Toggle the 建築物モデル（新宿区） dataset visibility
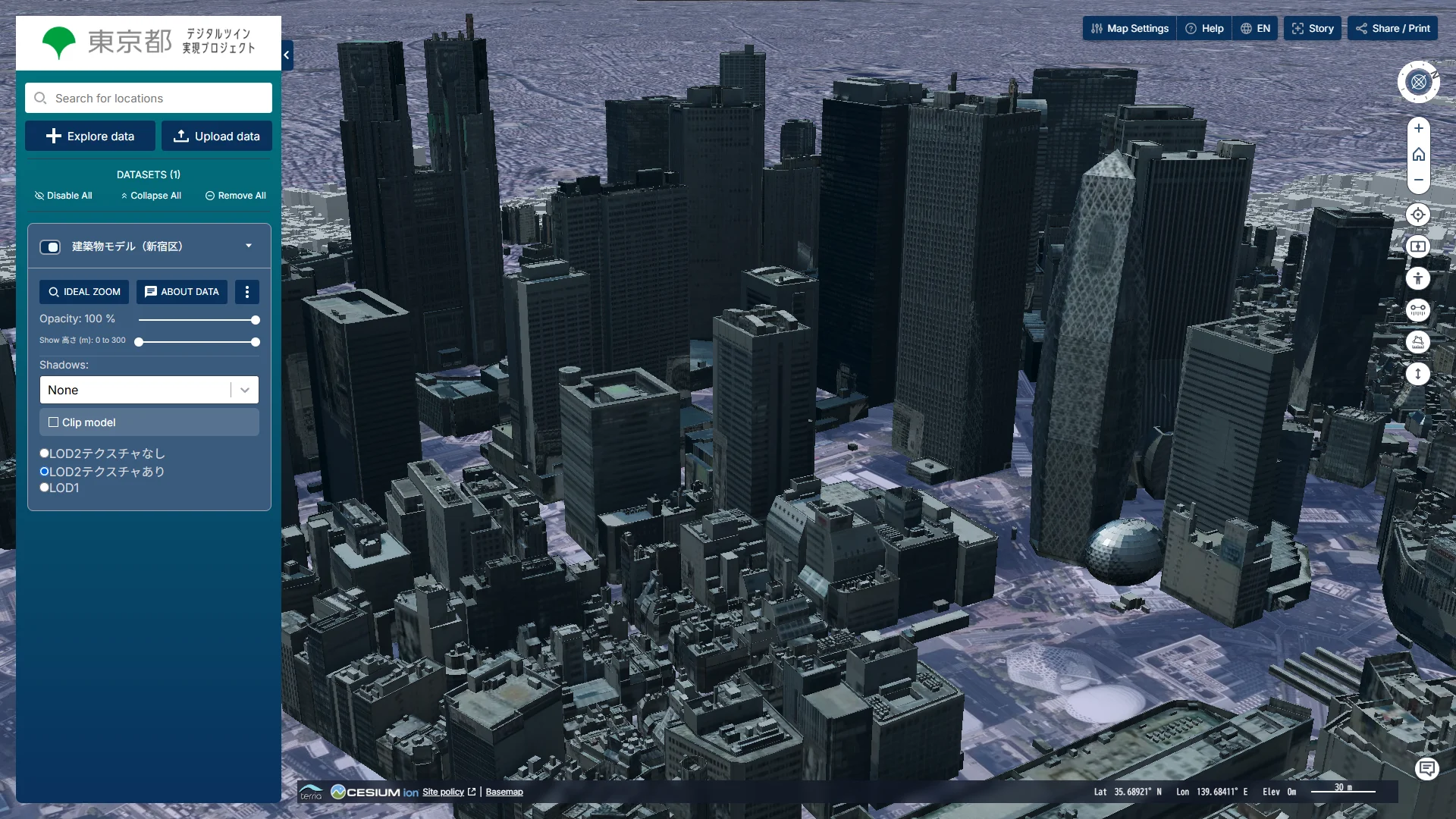This screenshot has width=1456, height=819. (50, 246)
